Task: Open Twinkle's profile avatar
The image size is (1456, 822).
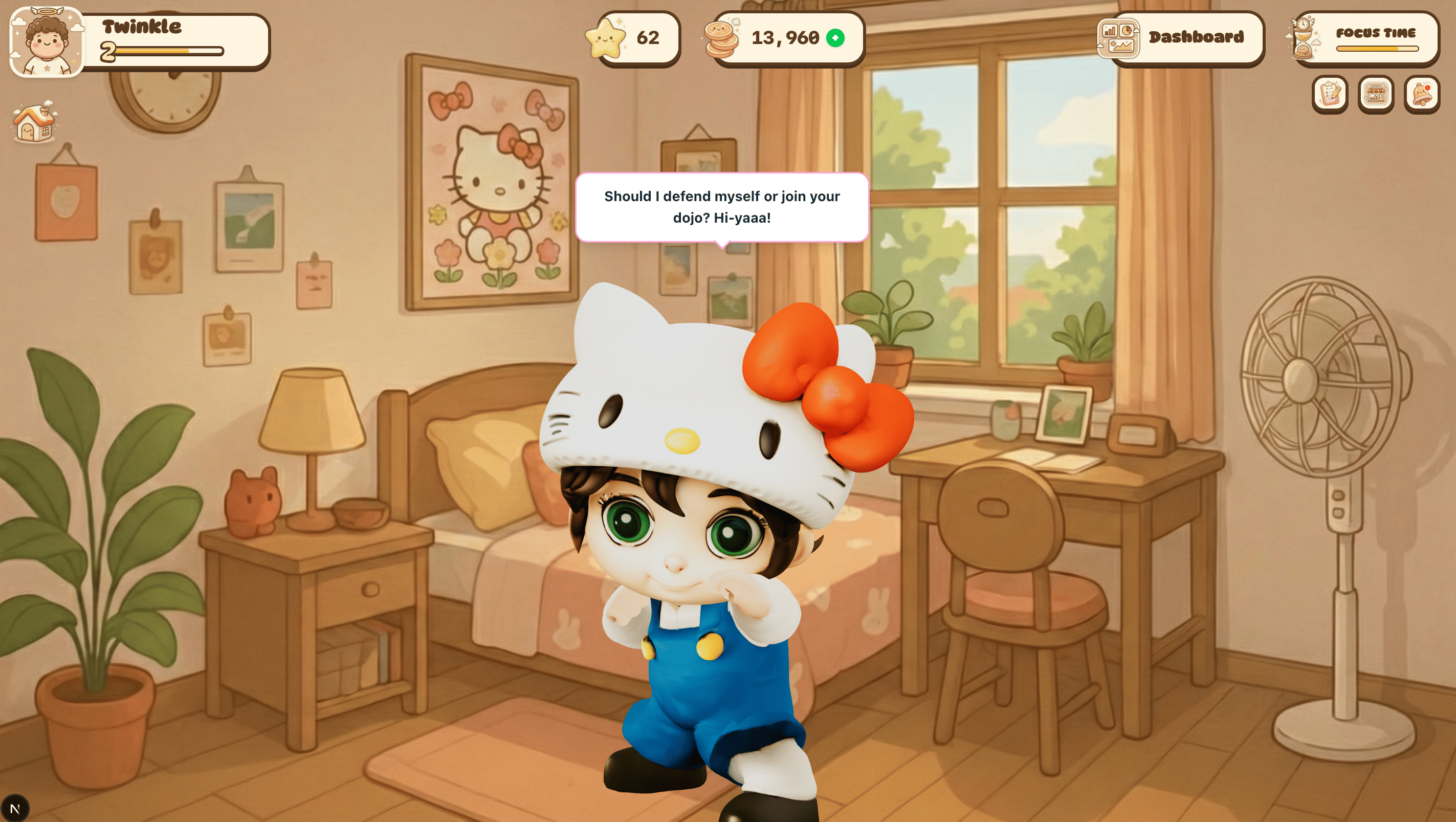Action: [x=47, y=42]
